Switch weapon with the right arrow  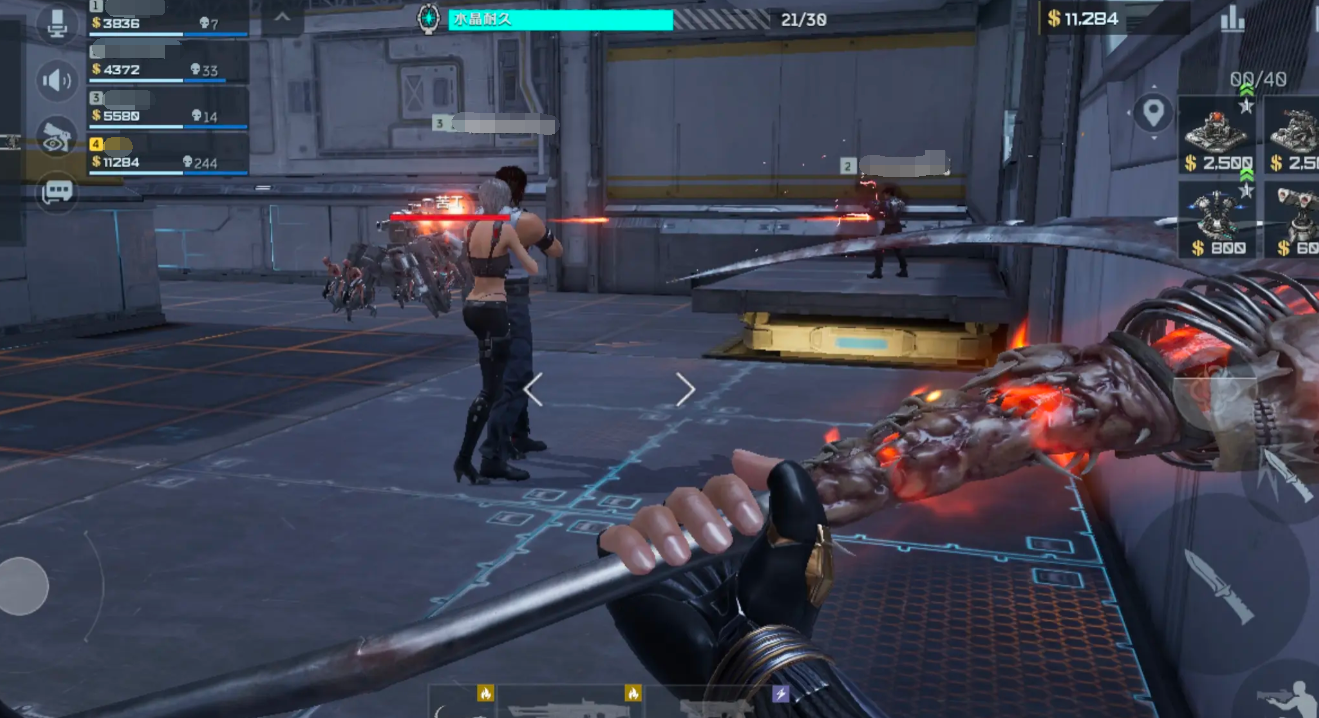coord(685,390)
